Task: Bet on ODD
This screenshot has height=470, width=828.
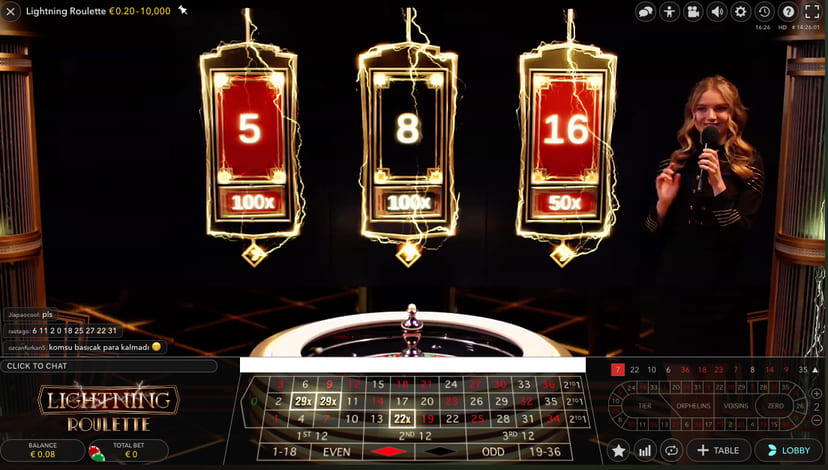Action: click(x=491, y=452)
